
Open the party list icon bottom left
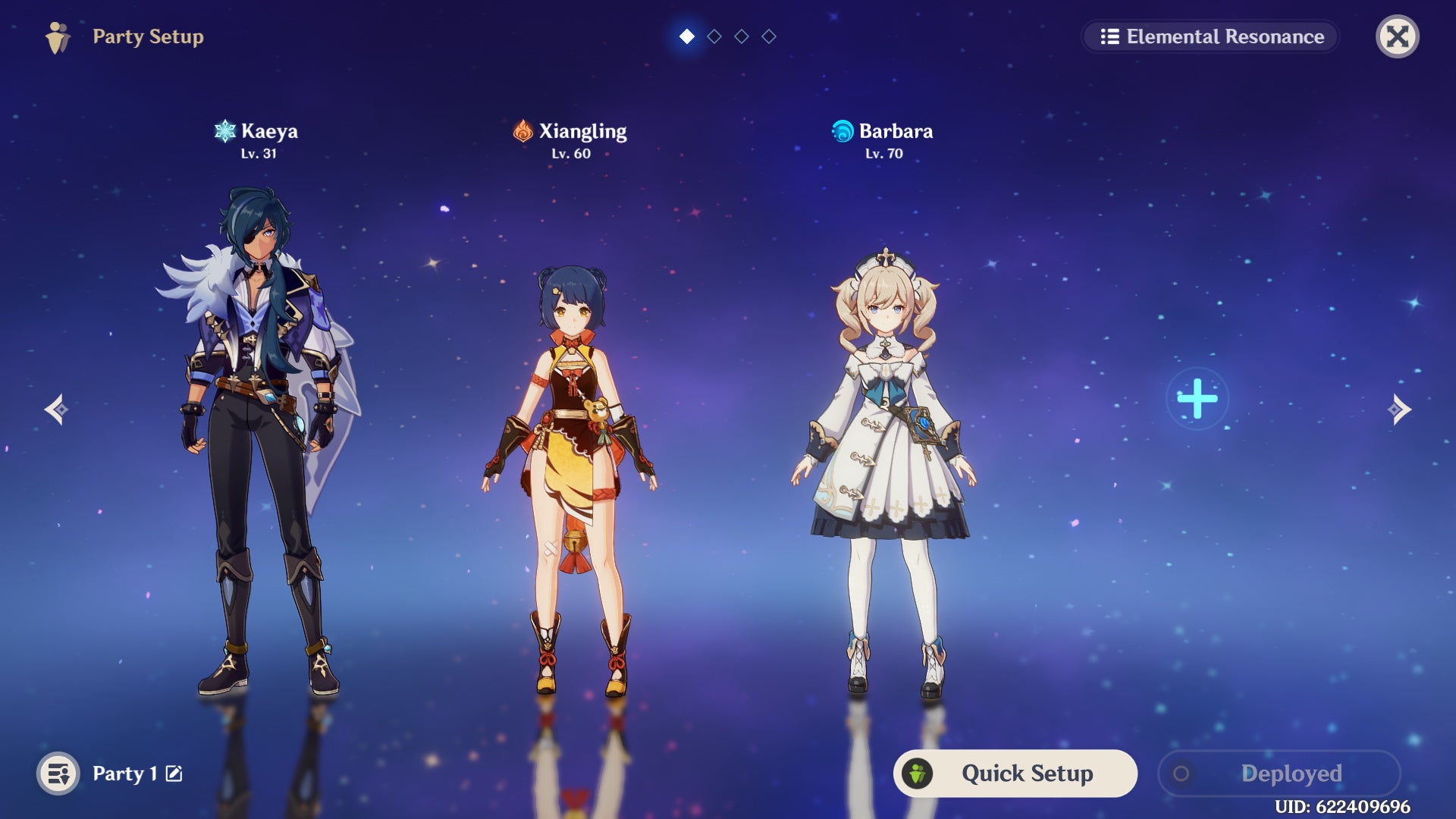(58, 773)
